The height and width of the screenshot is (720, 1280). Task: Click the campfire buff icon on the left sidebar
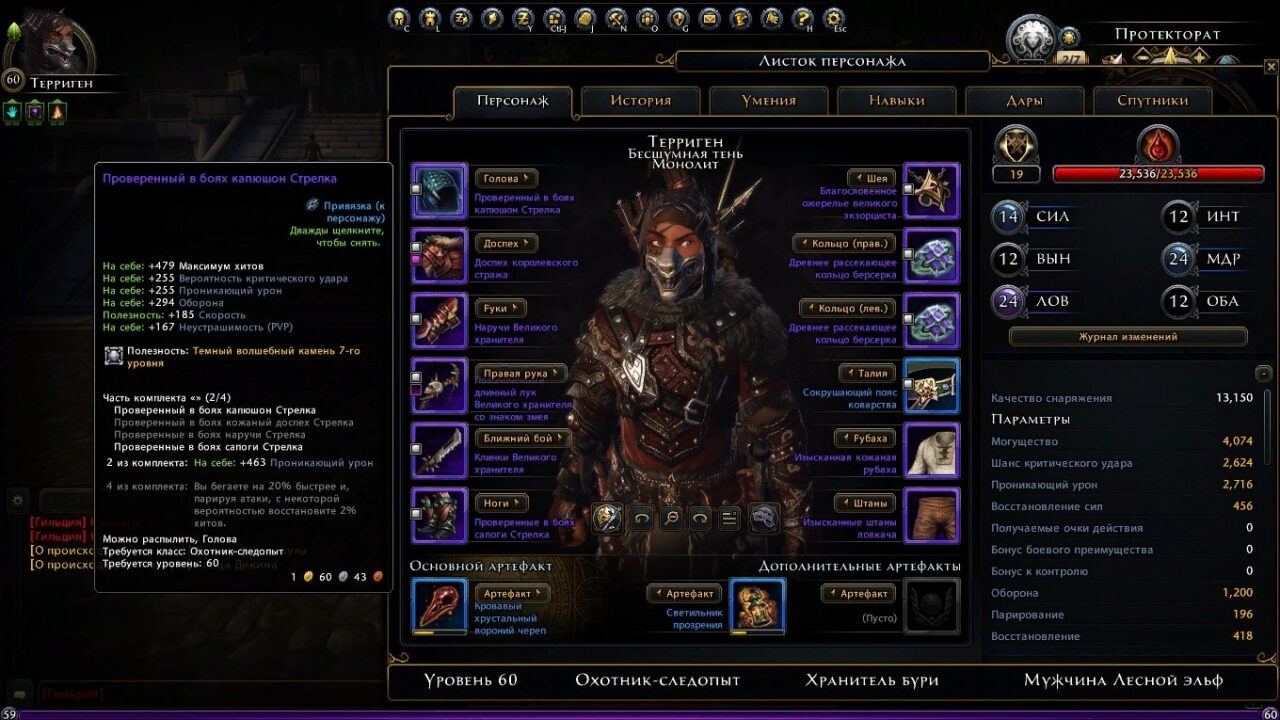57,112
